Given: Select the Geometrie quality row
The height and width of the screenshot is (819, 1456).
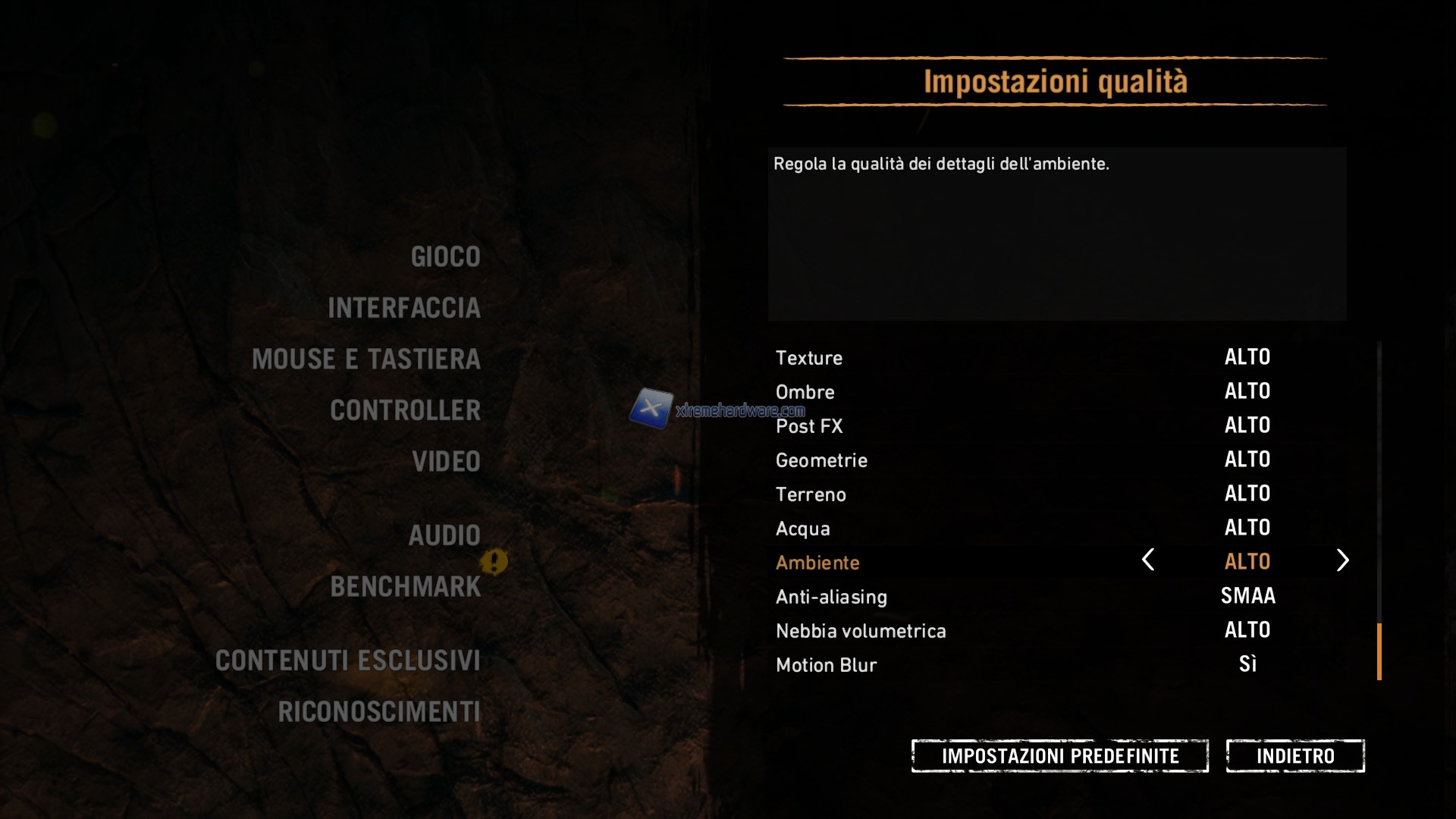Looking at the screenshot, I should click(821, 460).
